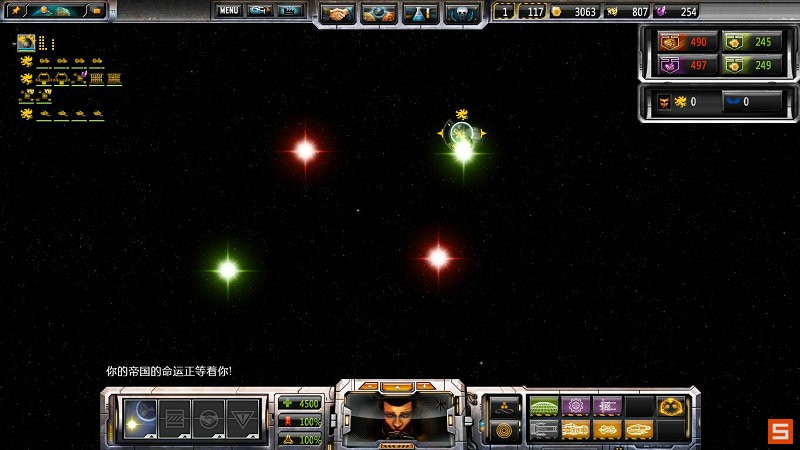The width and height of the screenshot is (800, 450).
Task: Open the black market crystal entry showing 497
Action: pos(682,65)
